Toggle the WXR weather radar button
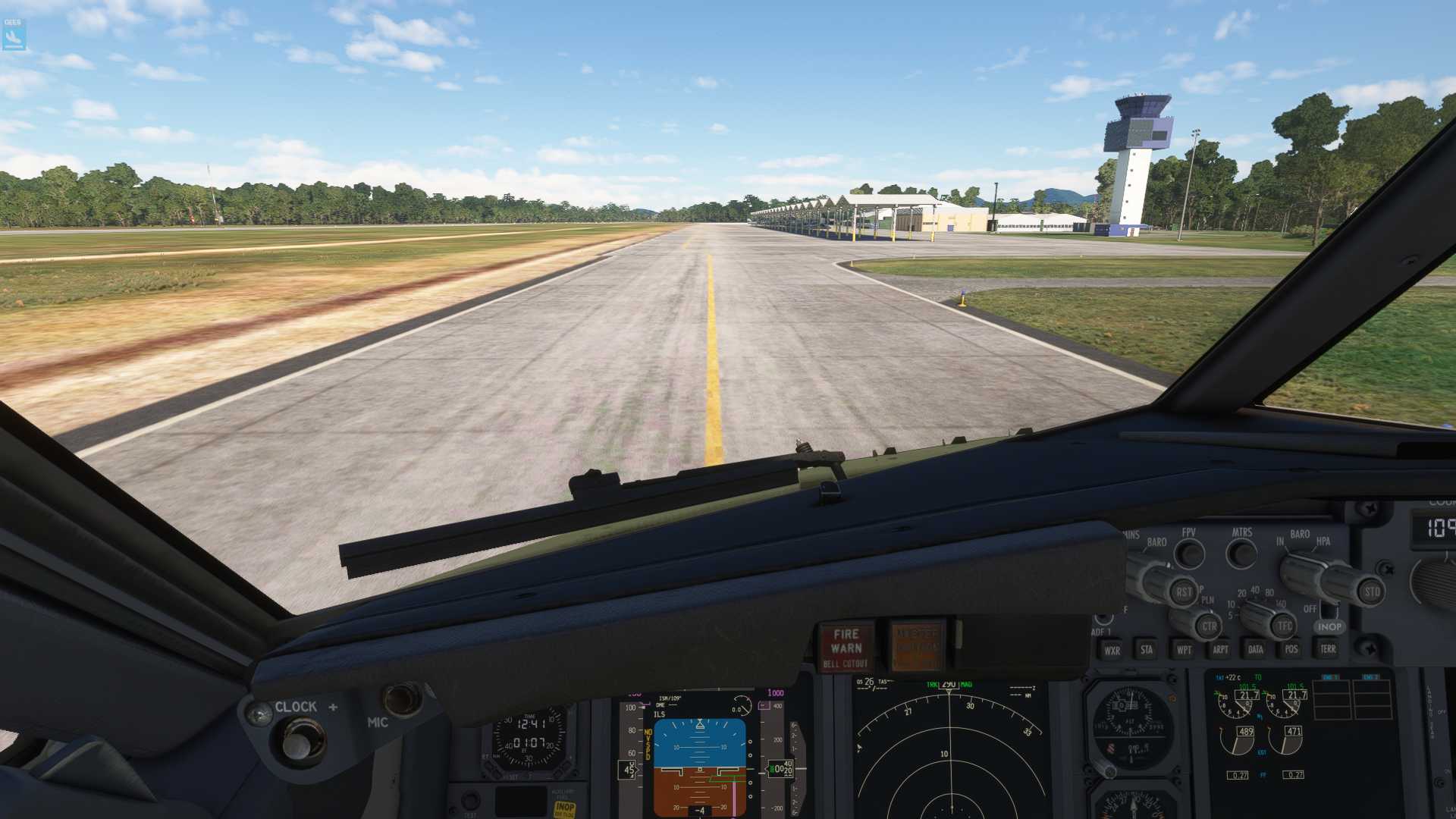The image size is (1456, 819). click(1112, 650)
